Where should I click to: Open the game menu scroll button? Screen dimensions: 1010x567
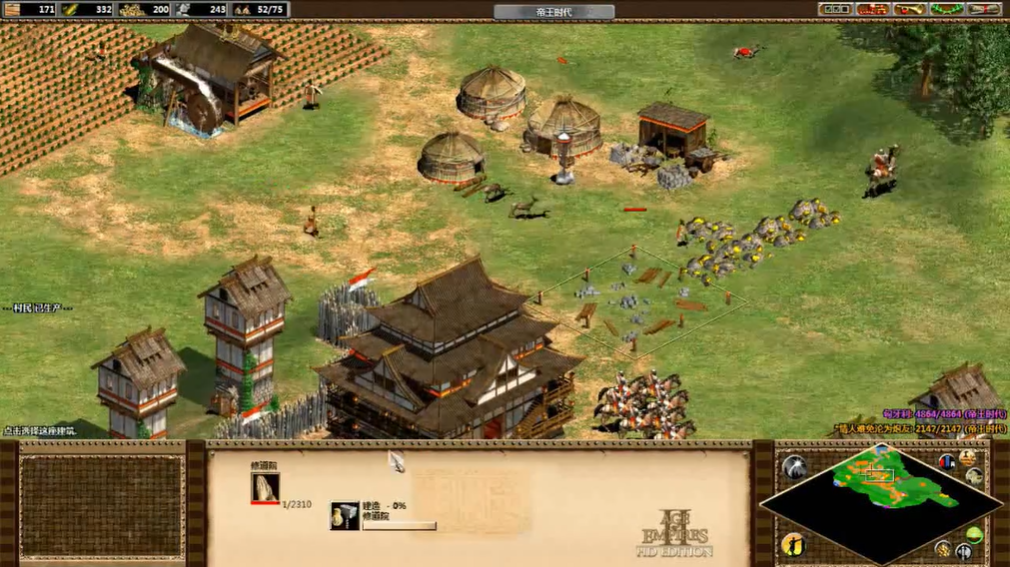tap(982, 9)
